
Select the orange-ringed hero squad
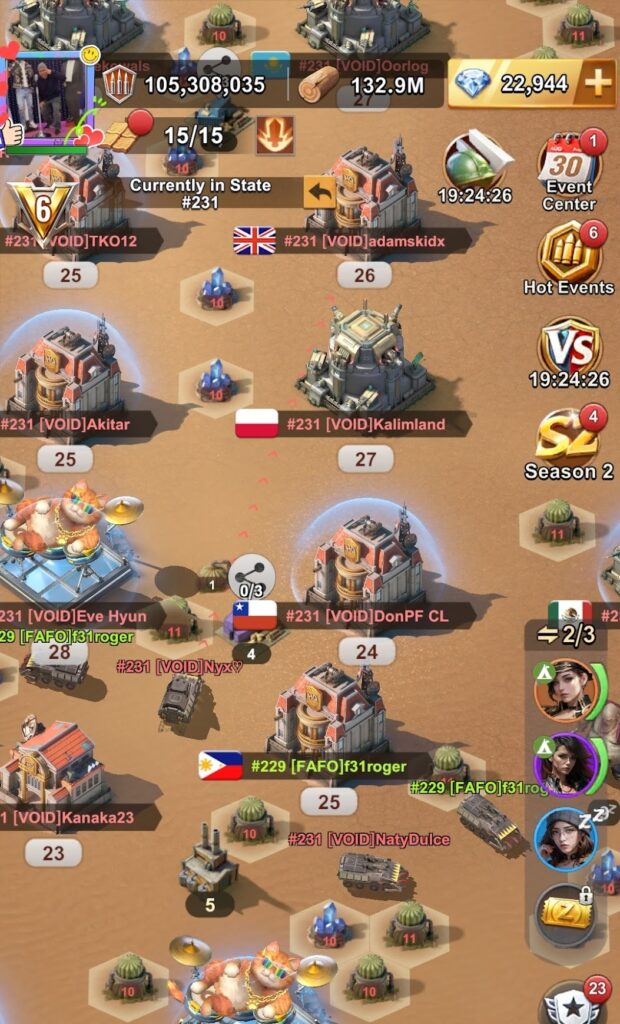(566, 689)
